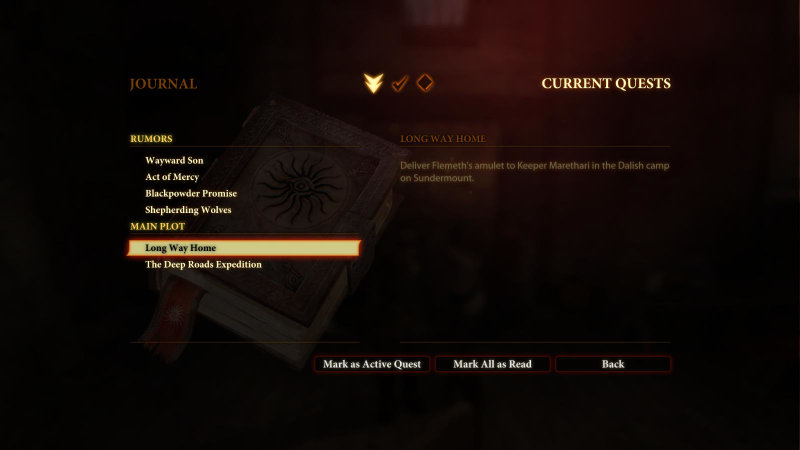View the Shepherding Wolves quest
The height and width of the screenshot is (450, 800).
coord(188,210)
